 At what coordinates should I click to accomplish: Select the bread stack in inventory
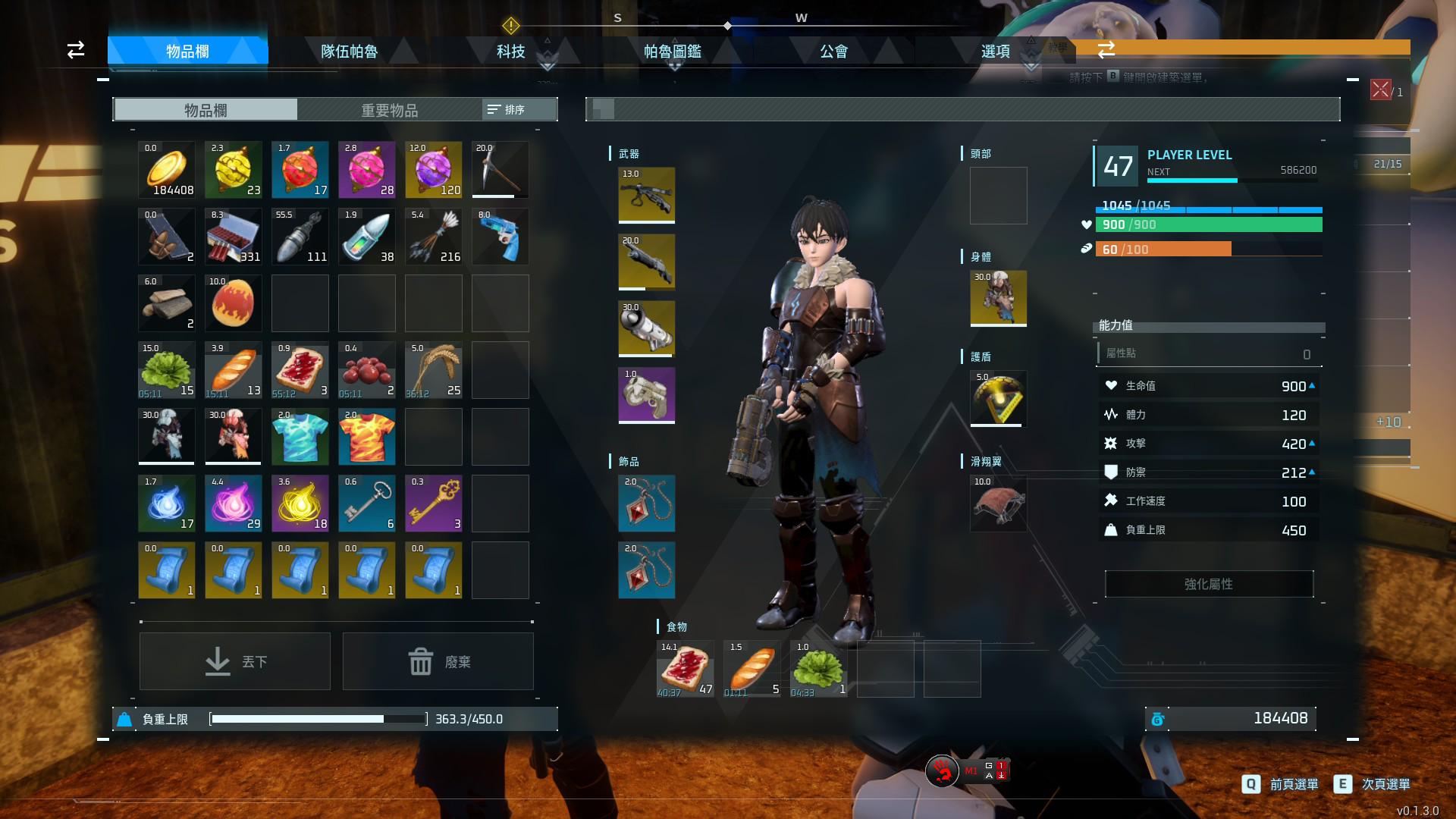(x=234, y=370)
